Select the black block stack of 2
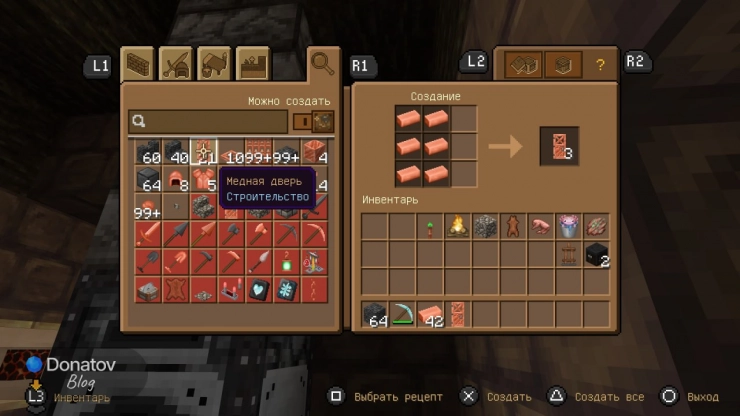740x416 pixels. point(597,254)
